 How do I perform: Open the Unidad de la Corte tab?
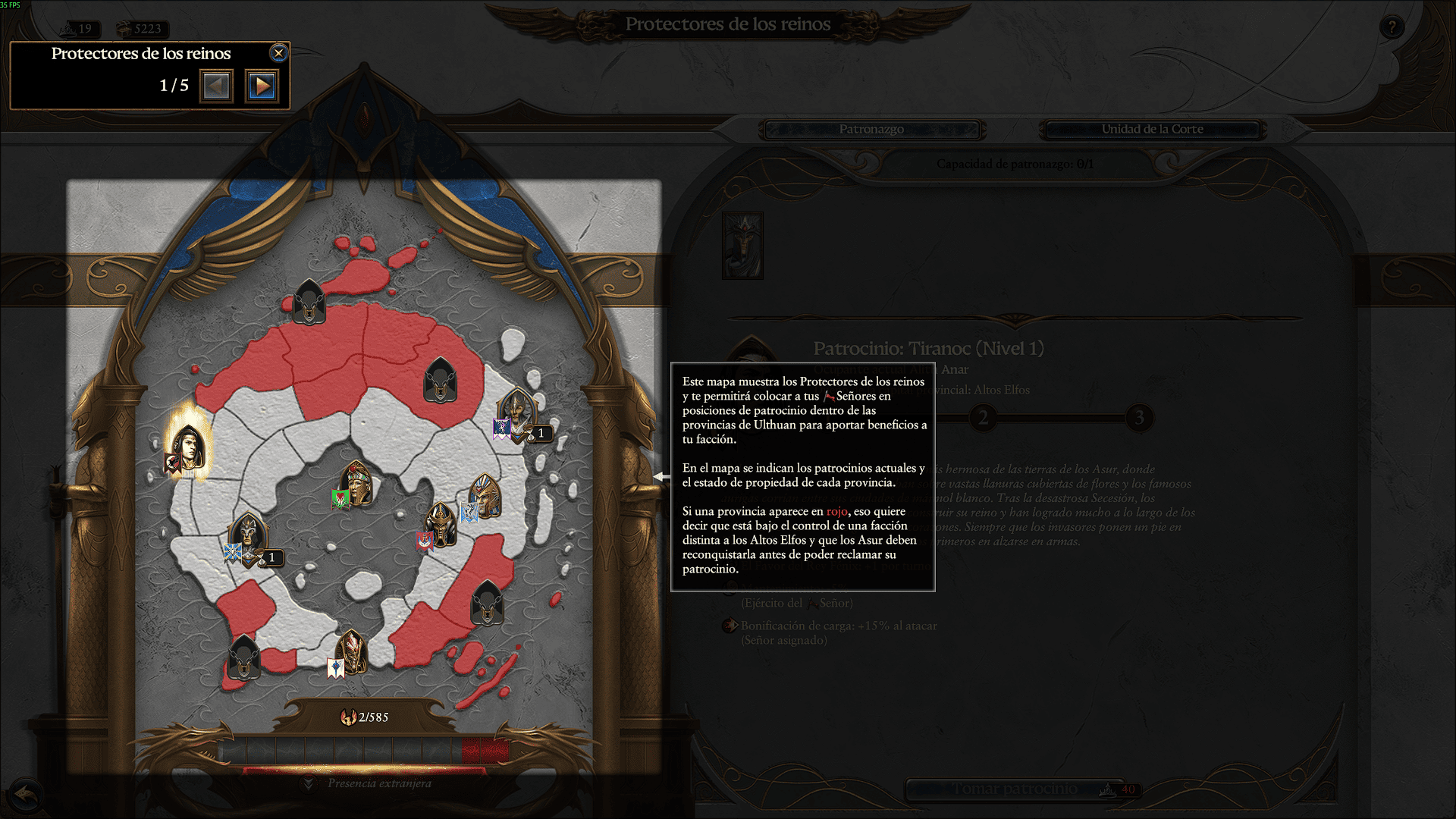point(1151,130)
